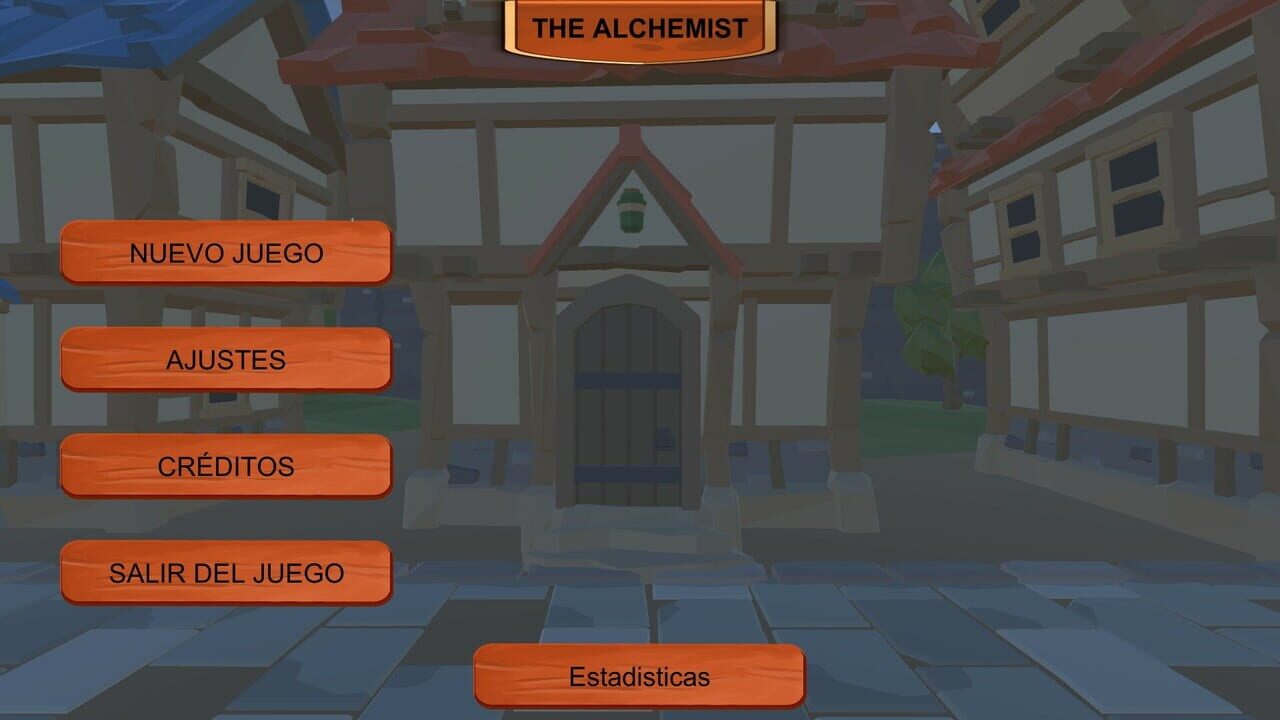Click SALIR DEL JUEGO to exit
Image resolution: width=1280 pixels, height=720 pixels.
coord(225,571)
